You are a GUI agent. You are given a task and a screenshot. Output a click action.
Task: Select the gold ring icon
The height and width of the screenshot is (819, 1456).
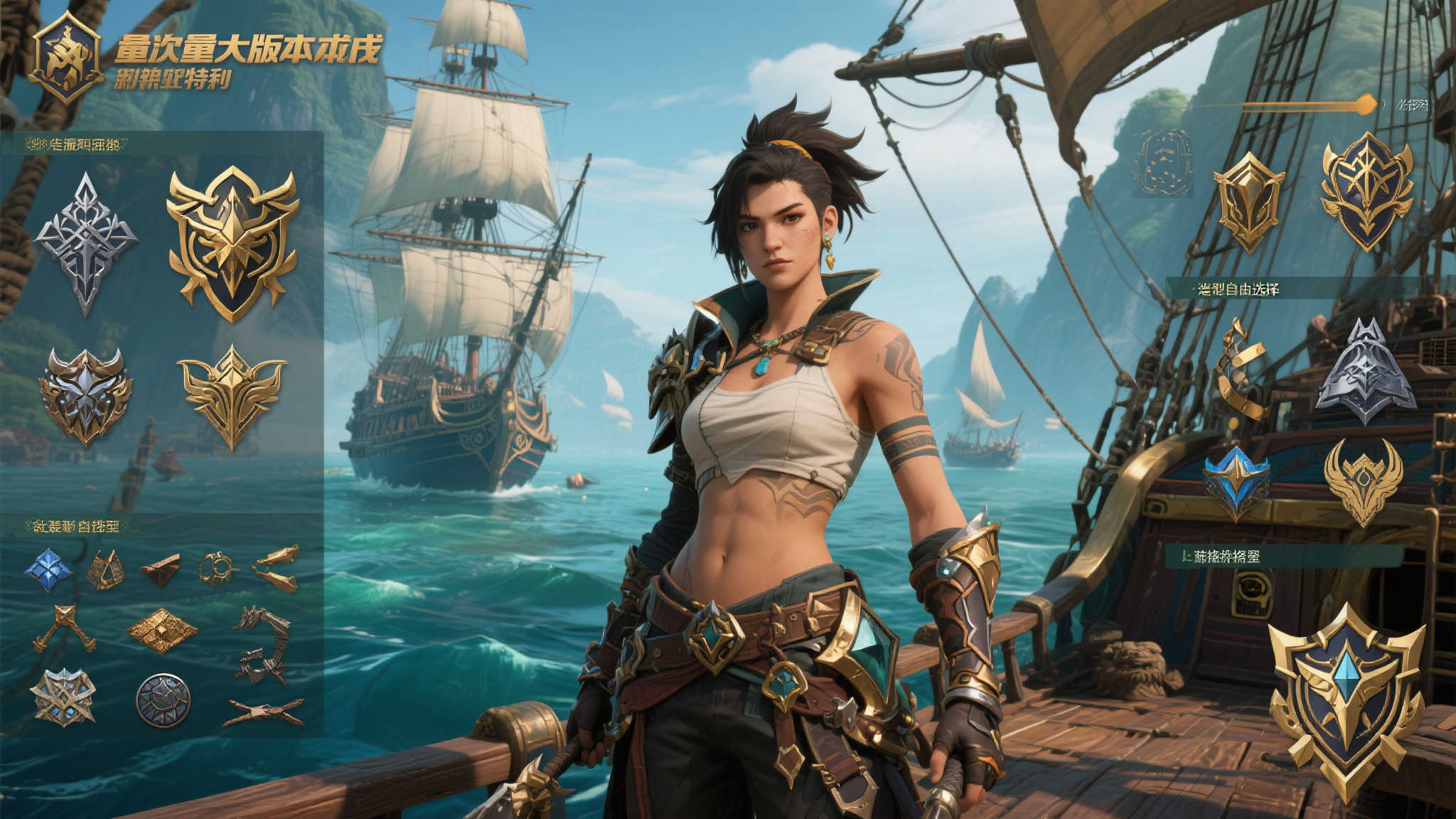pos(216,568)
